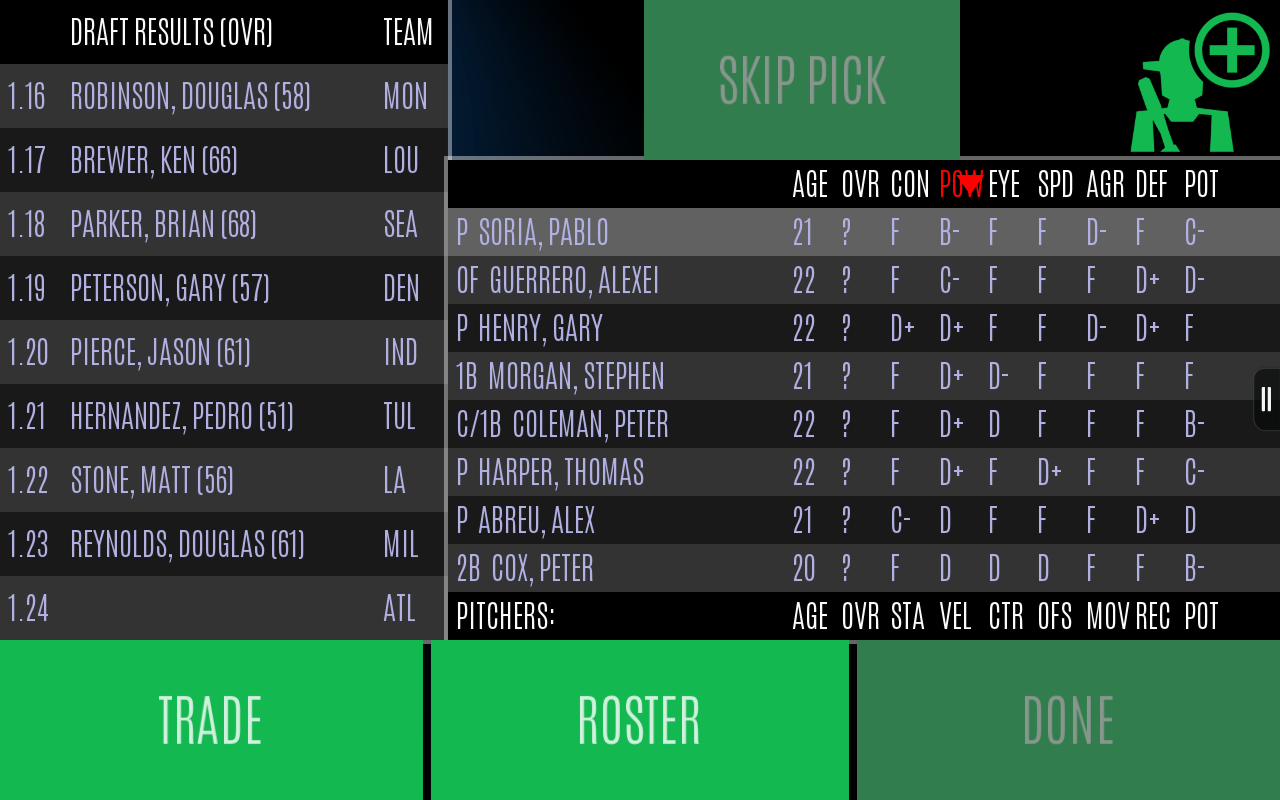This screenshot has height=800, width=1280.
Task: Sort prospects by OVR rating
Action: pos(858,184)
